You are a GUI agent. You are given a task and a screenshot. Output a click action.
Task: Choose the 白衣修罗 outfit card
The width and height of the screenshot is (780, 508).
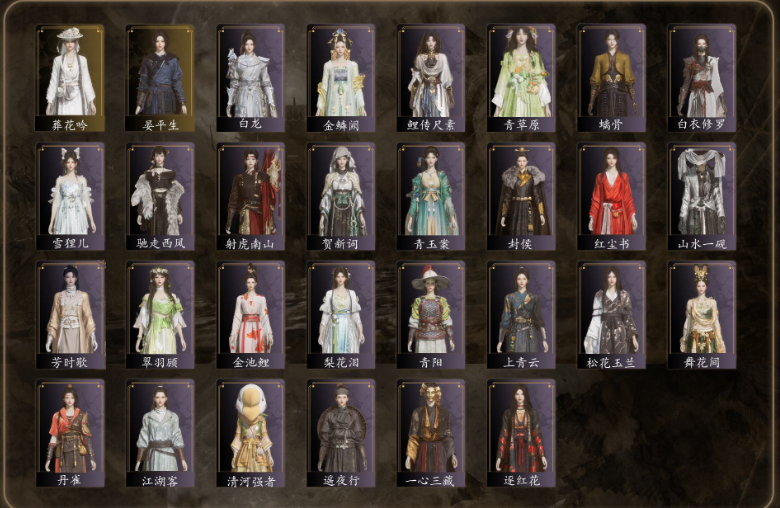(702, 78)
